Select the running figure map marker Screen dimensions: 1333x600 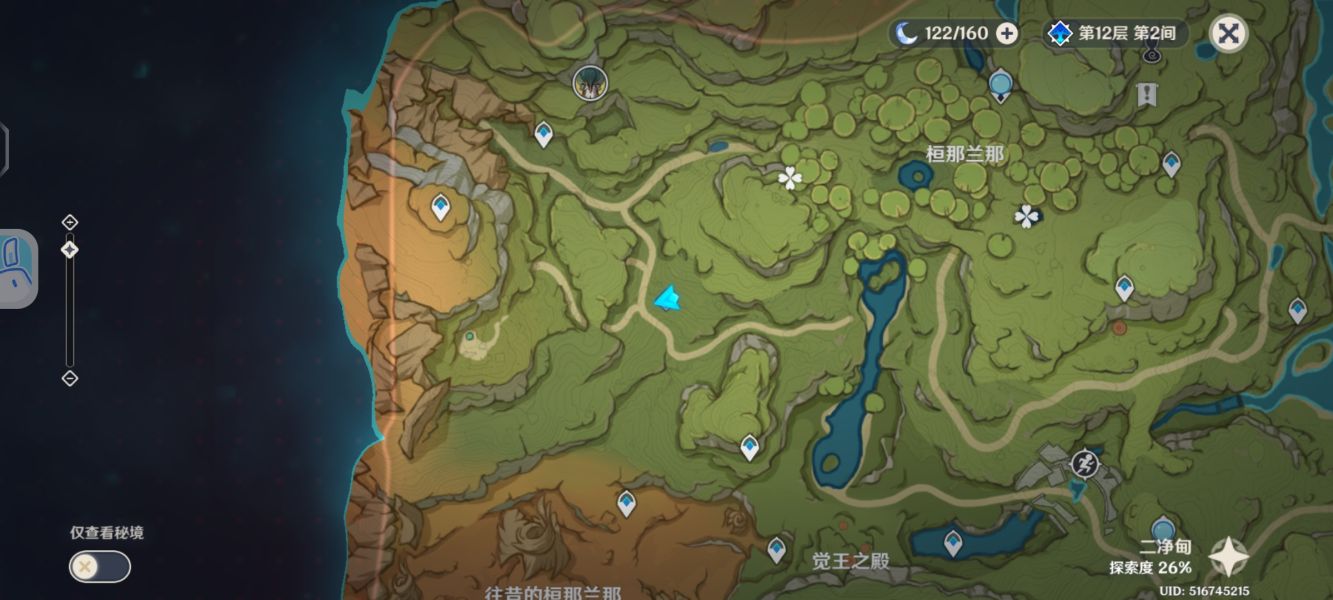(x=1084, y=463)
